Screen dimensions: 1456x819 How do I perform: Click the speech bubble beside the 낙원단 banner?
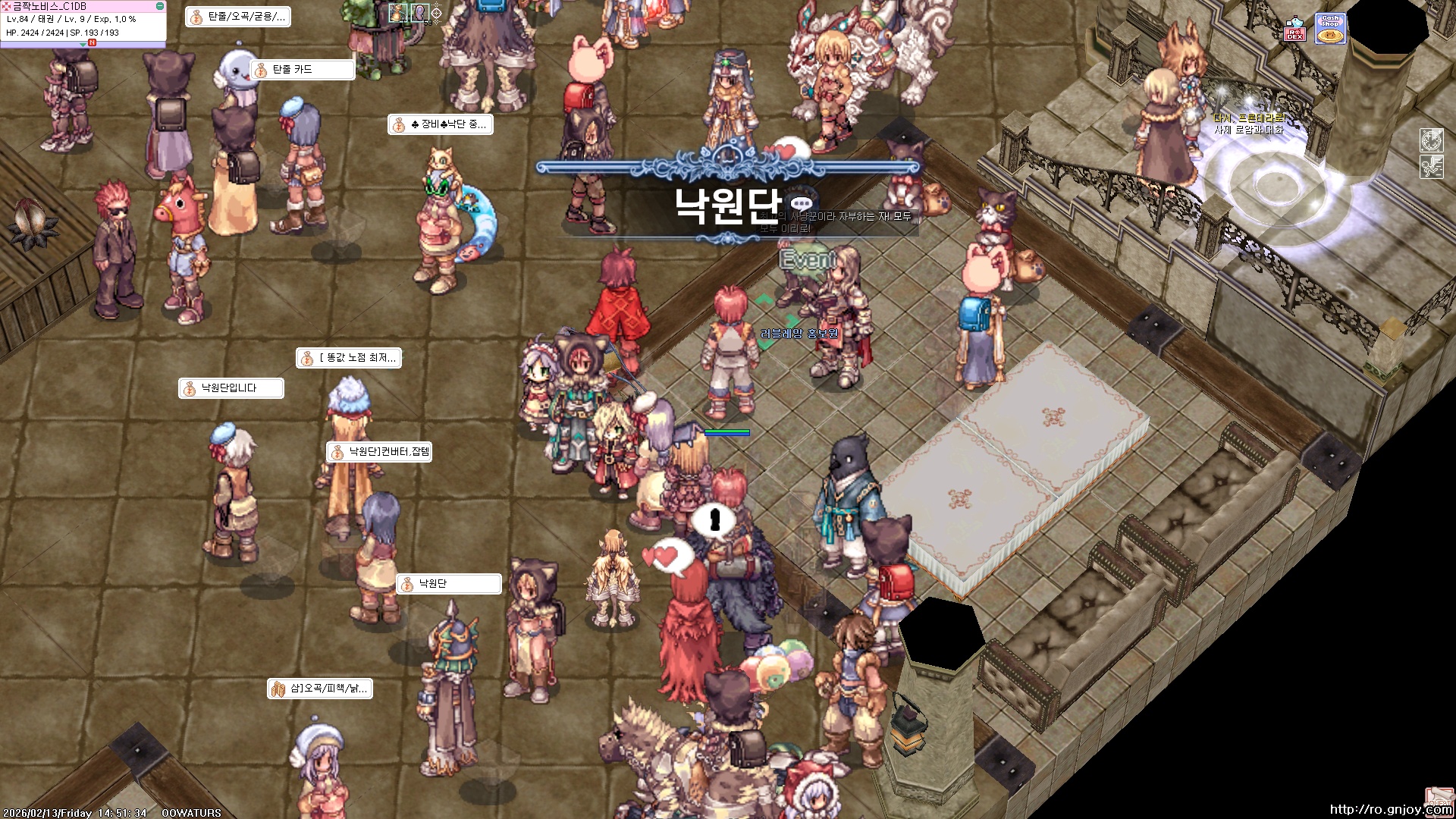click(x=802, y=203)
